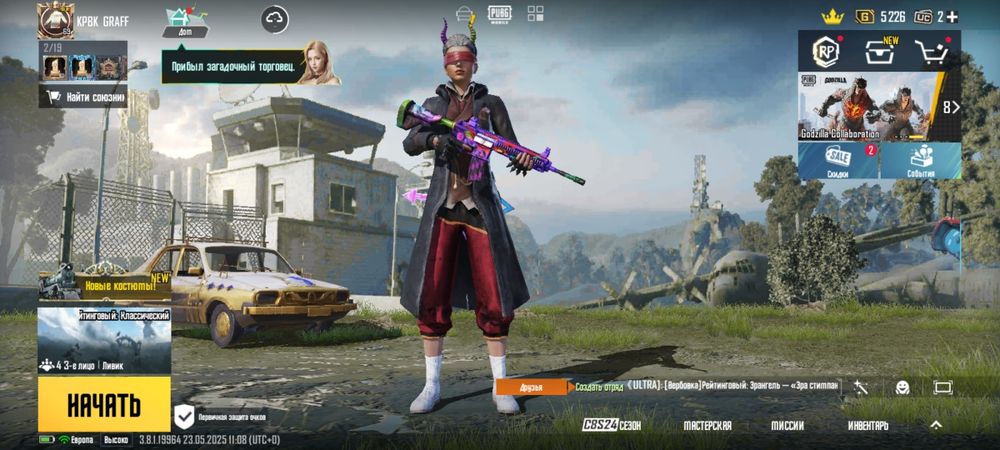This screenshot has width=1000, height=450.
Task: Add UC using the plus button
Action: 951,17
